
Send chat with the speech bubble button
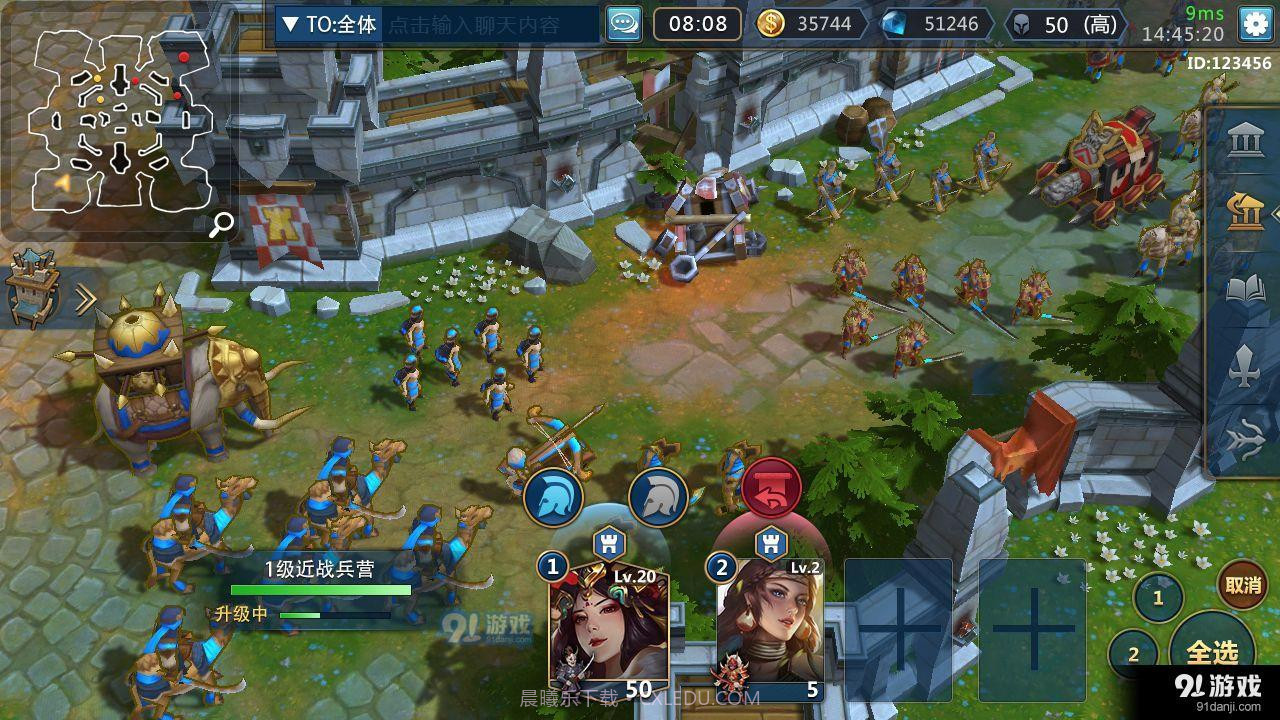coord(624,24)
